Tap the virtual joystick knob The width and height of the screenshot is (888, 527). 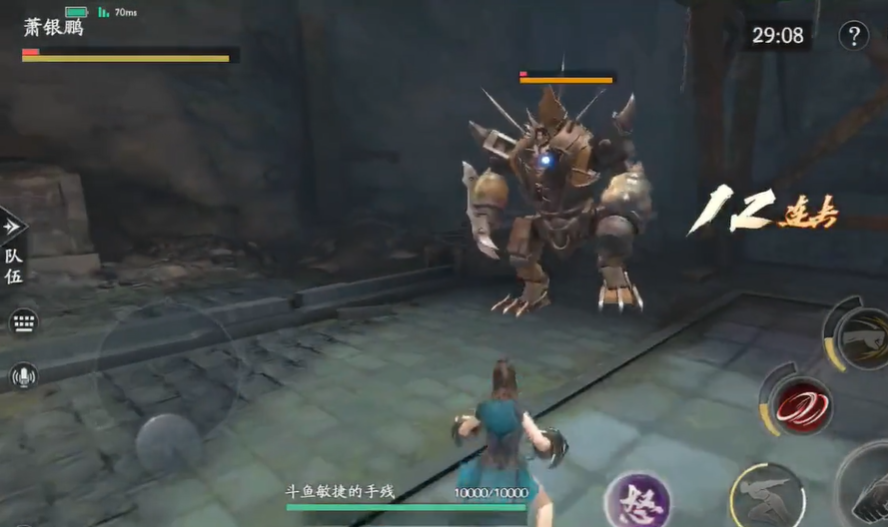pos(167,443)
